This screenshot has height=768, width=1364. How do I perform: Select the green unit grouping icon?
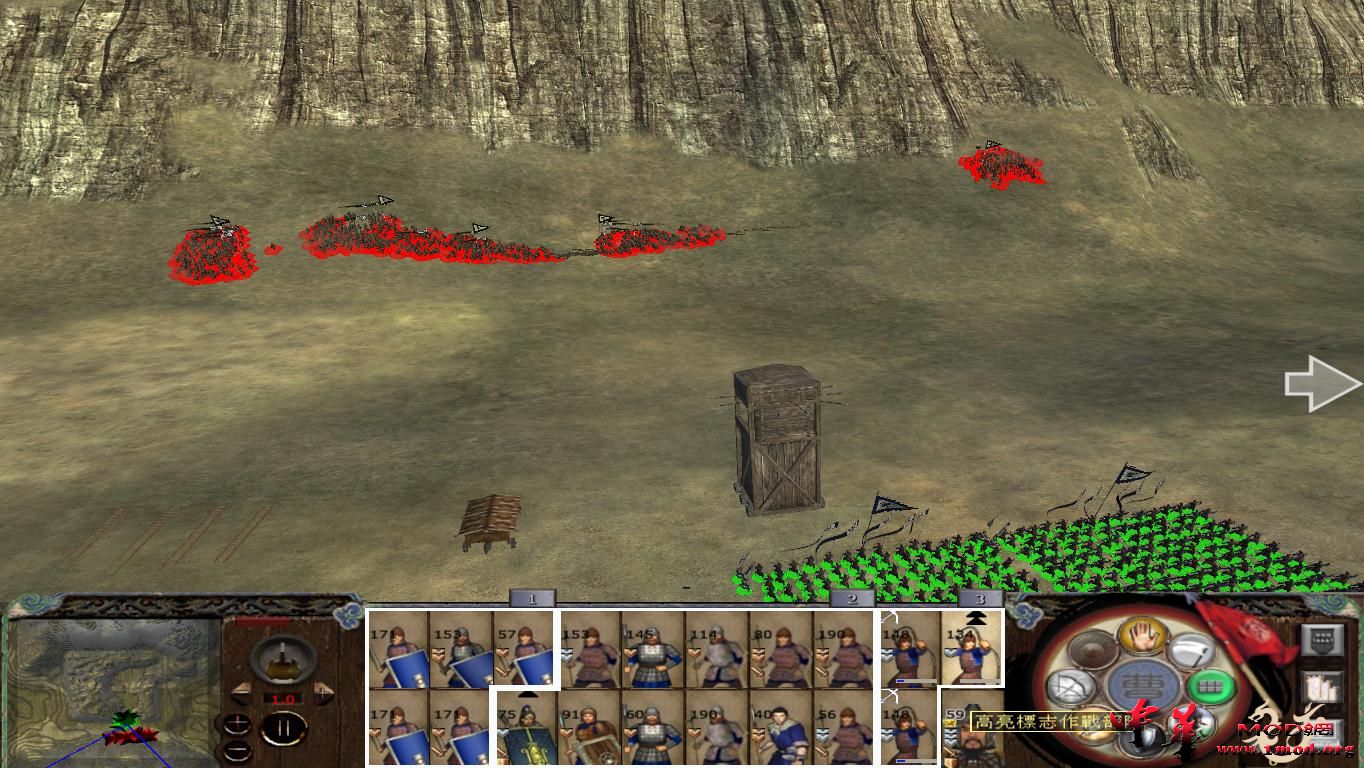coord(1210,686)
